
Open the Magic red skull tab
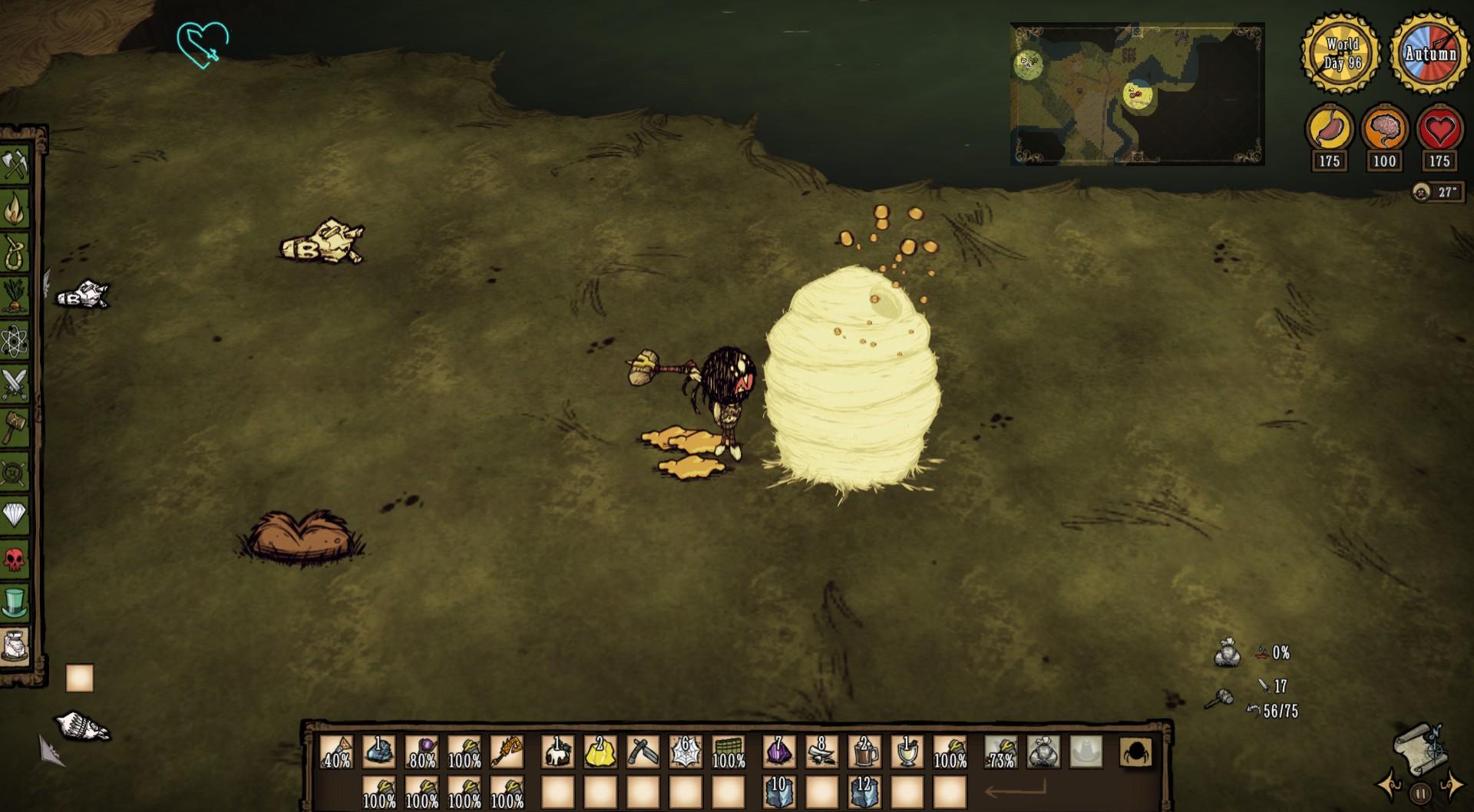coord(15,559)
